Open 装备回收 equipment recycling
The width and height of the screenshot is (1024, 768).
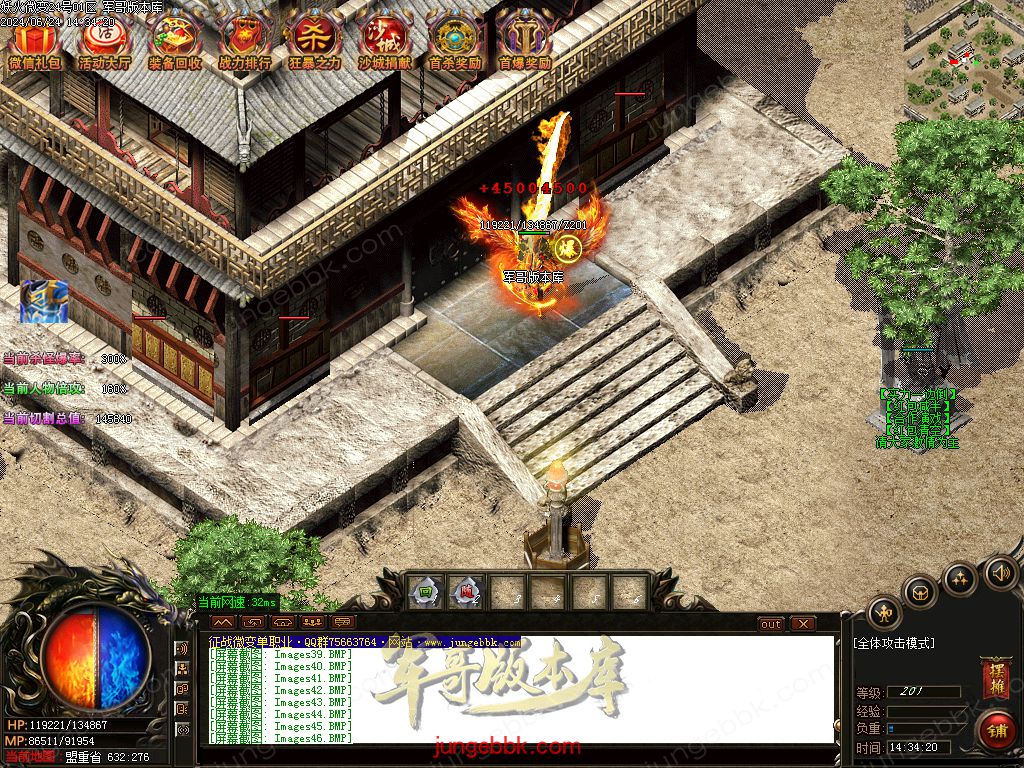175,42
